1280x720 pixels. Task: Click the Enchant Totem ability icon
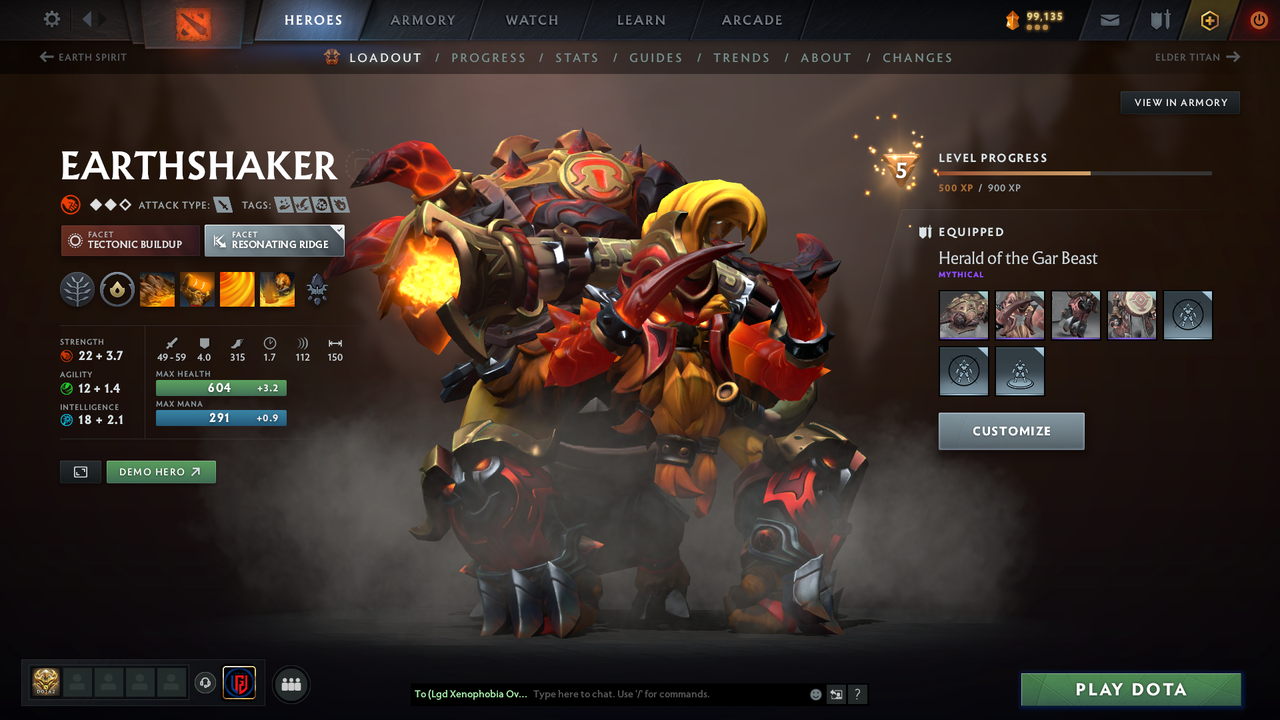[196, 289]
